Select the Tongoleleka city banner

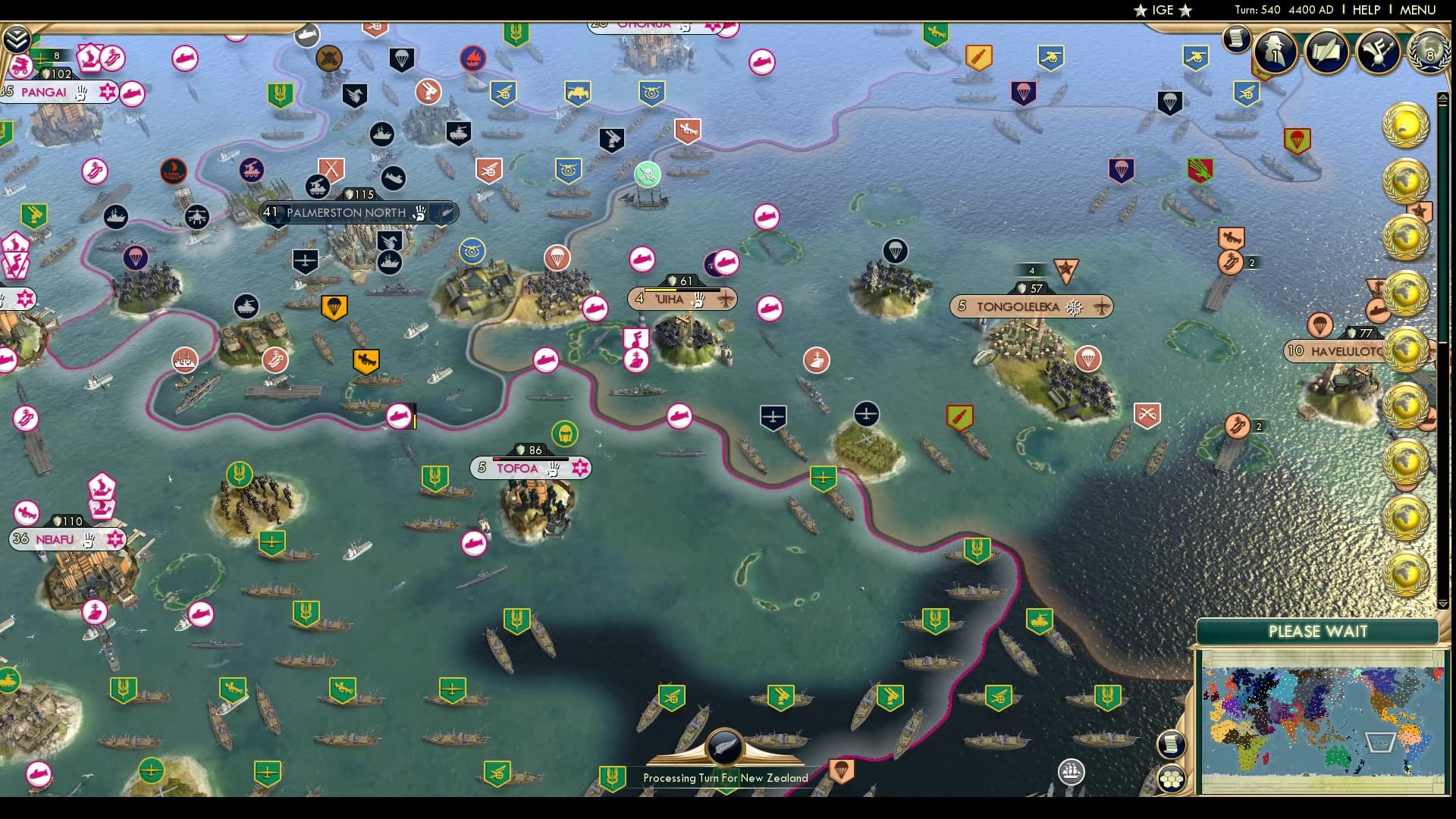pyautogui.click(x=1031, y=306)
